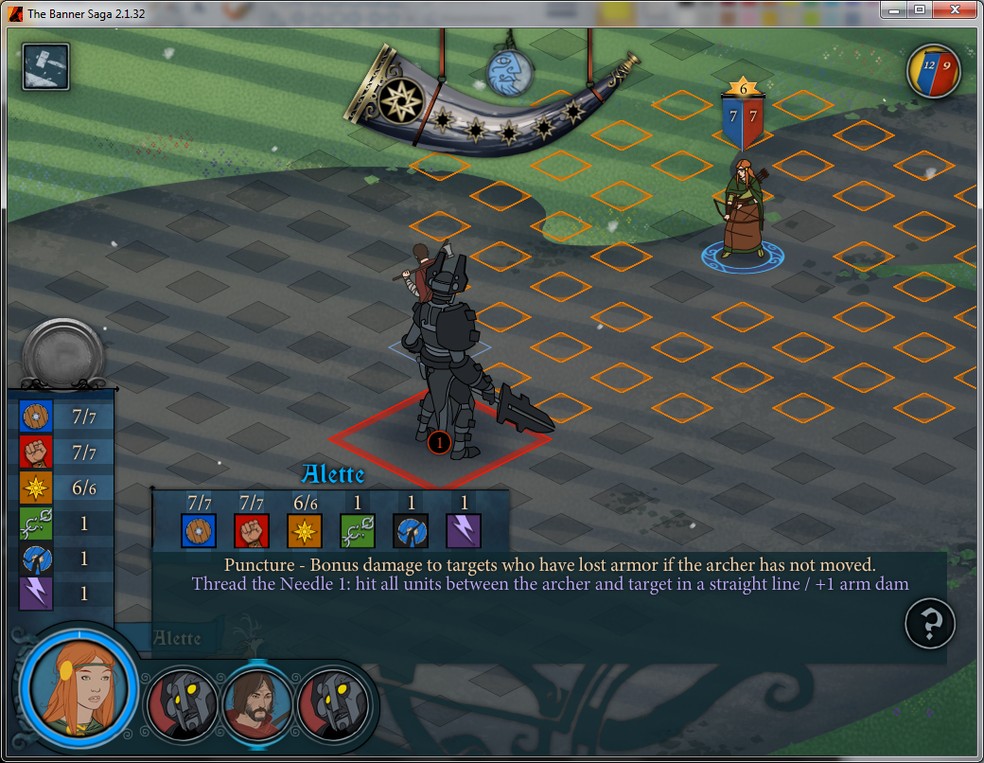Select the star willpower icon in Alette's popup
Screen dimensions: 984x763
click(304, 530)
